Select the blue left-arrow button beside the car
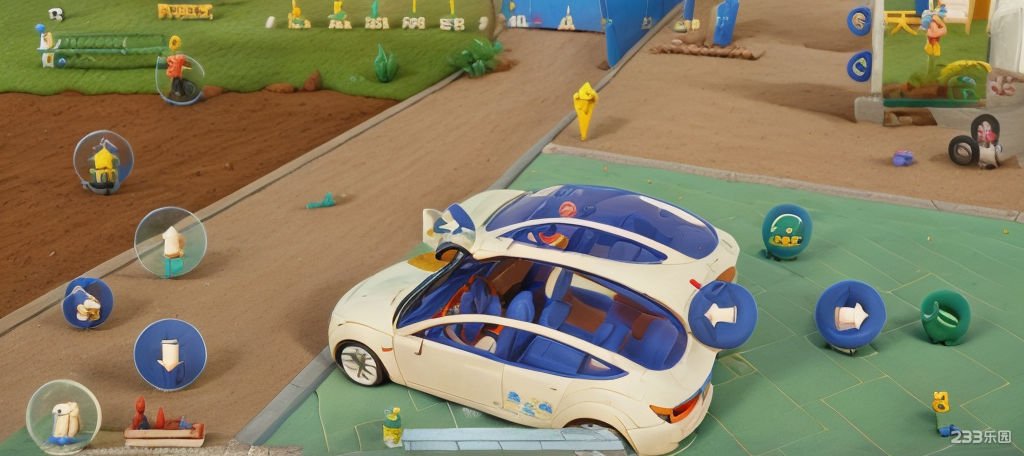The height and width of the screenshot is (456, 1024). click(x=722, y=315)
